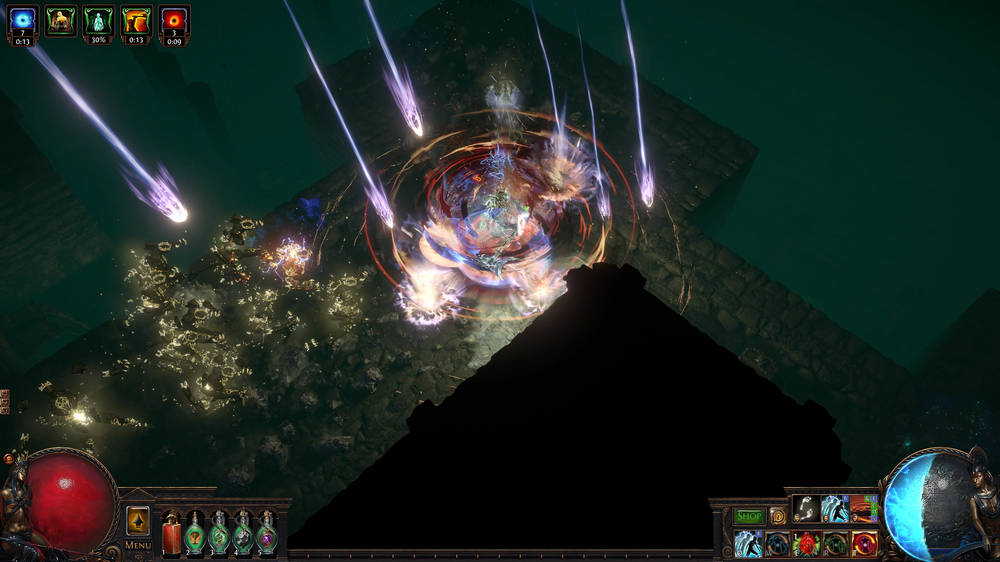Activate the blue dash skill in top row
1000x562 pixels.
835,510
